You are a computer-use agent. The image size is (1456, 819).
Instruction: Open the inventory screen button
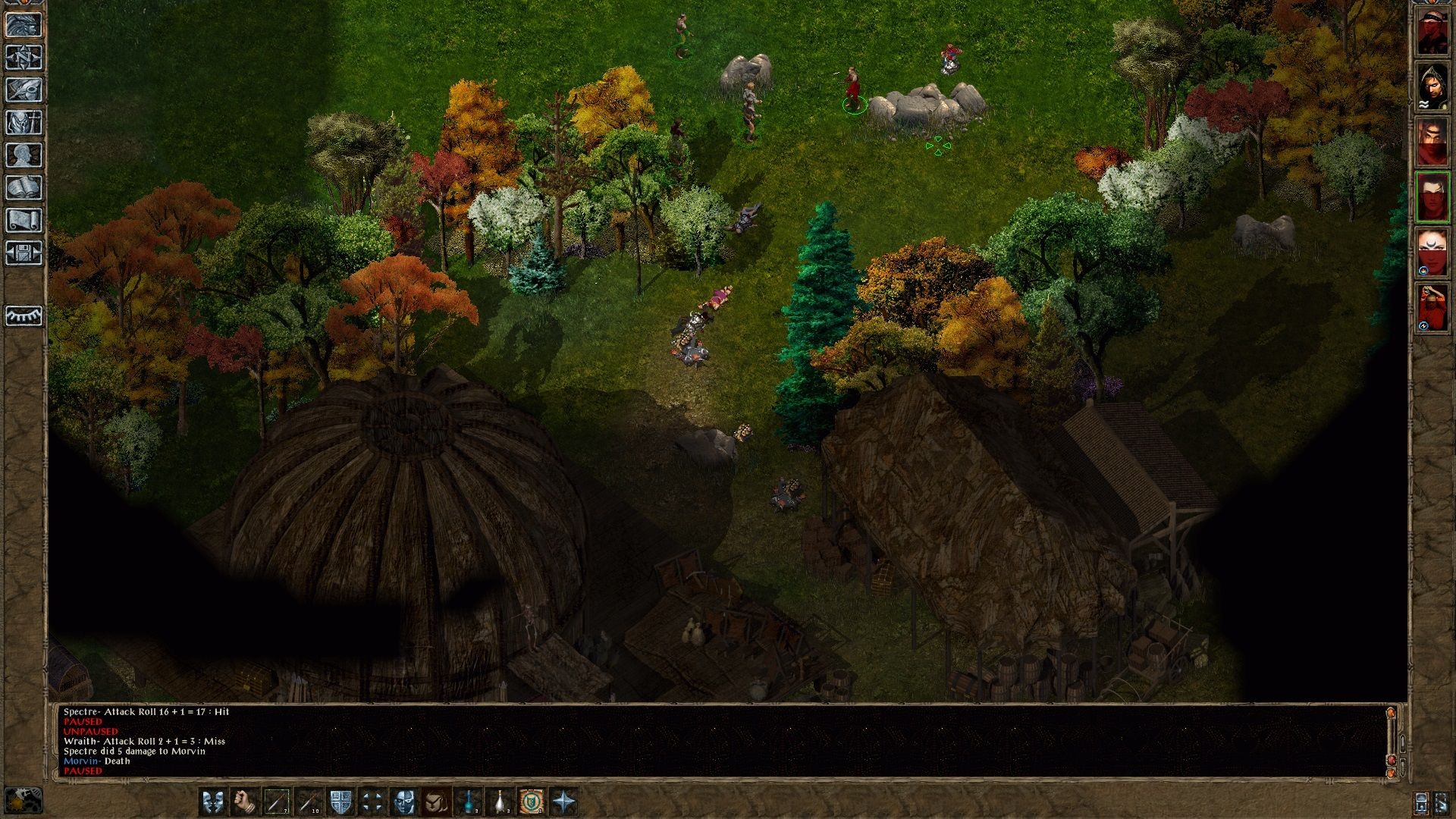[24, 123]
